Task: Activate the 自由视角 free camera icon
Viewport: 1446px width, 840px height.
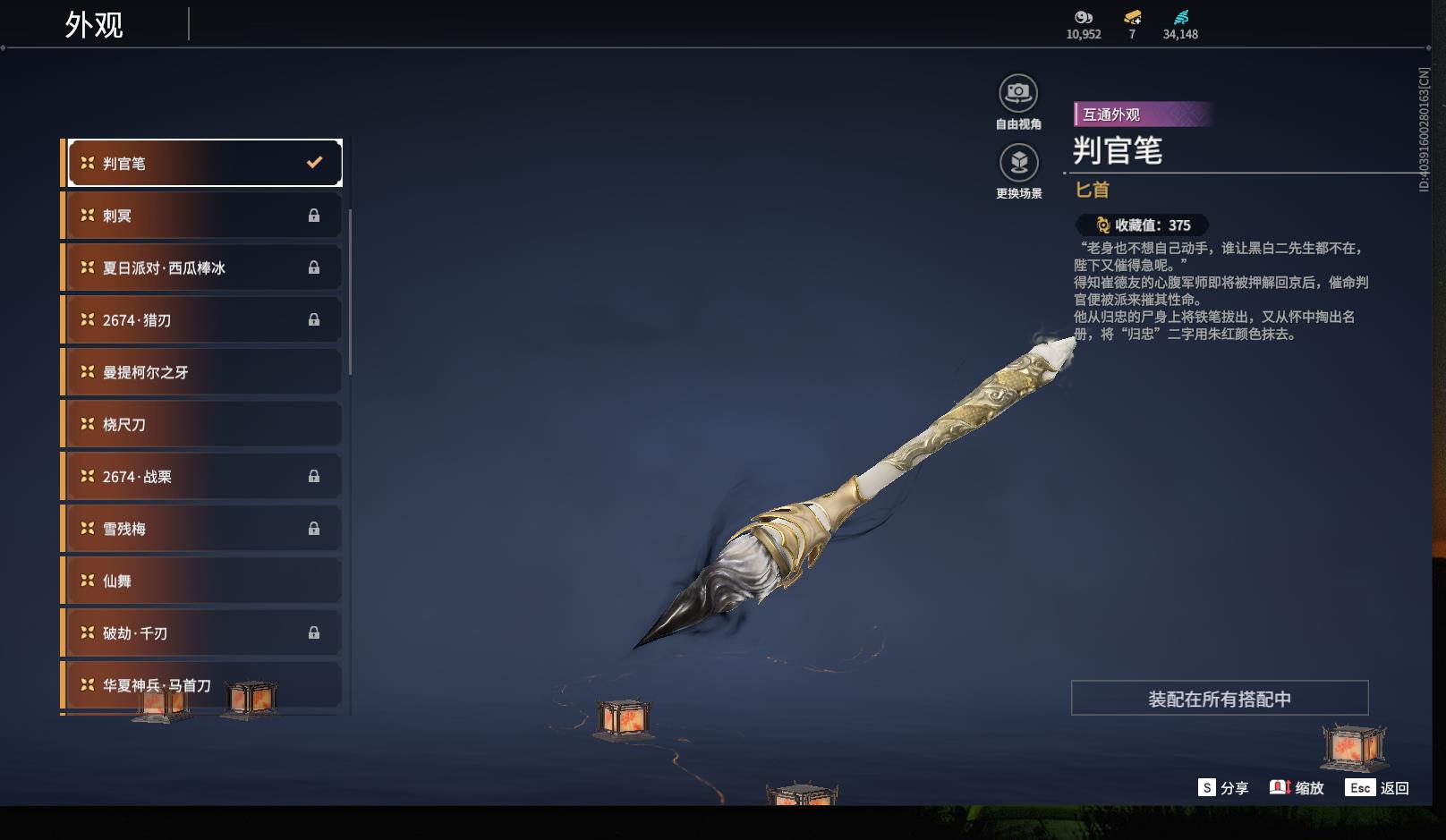Action: (x=1018, y=93)
